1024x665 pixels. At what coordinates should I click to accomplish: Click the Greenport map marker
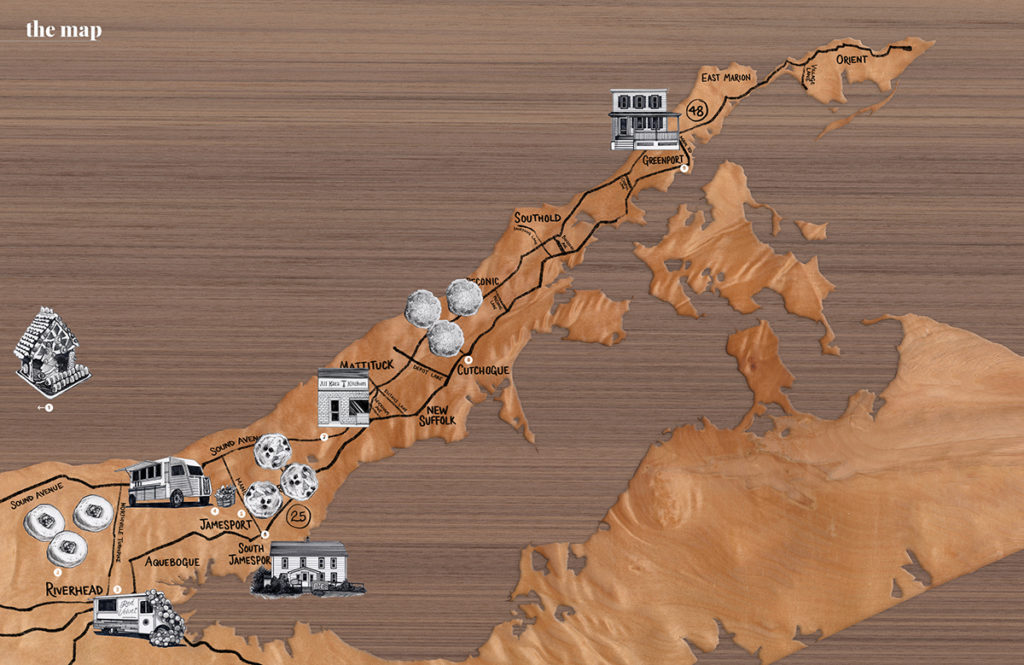point(684,169)
